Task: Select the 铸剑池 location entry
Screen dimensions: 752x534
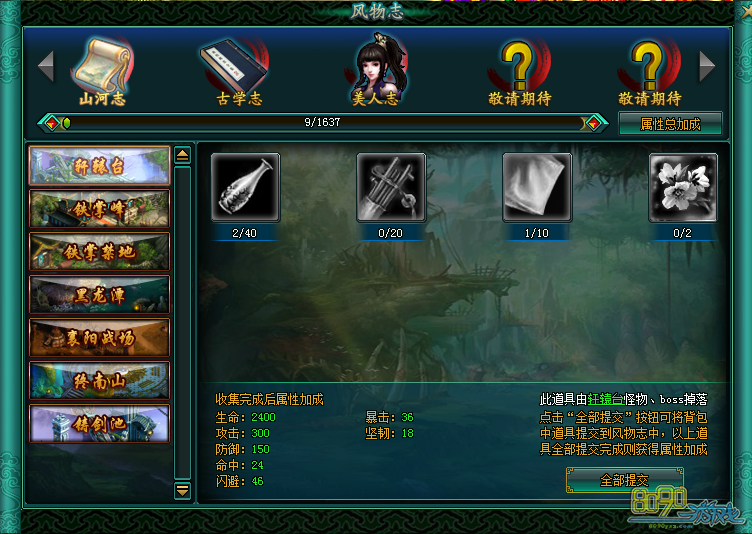Action: tap(100, 424)
